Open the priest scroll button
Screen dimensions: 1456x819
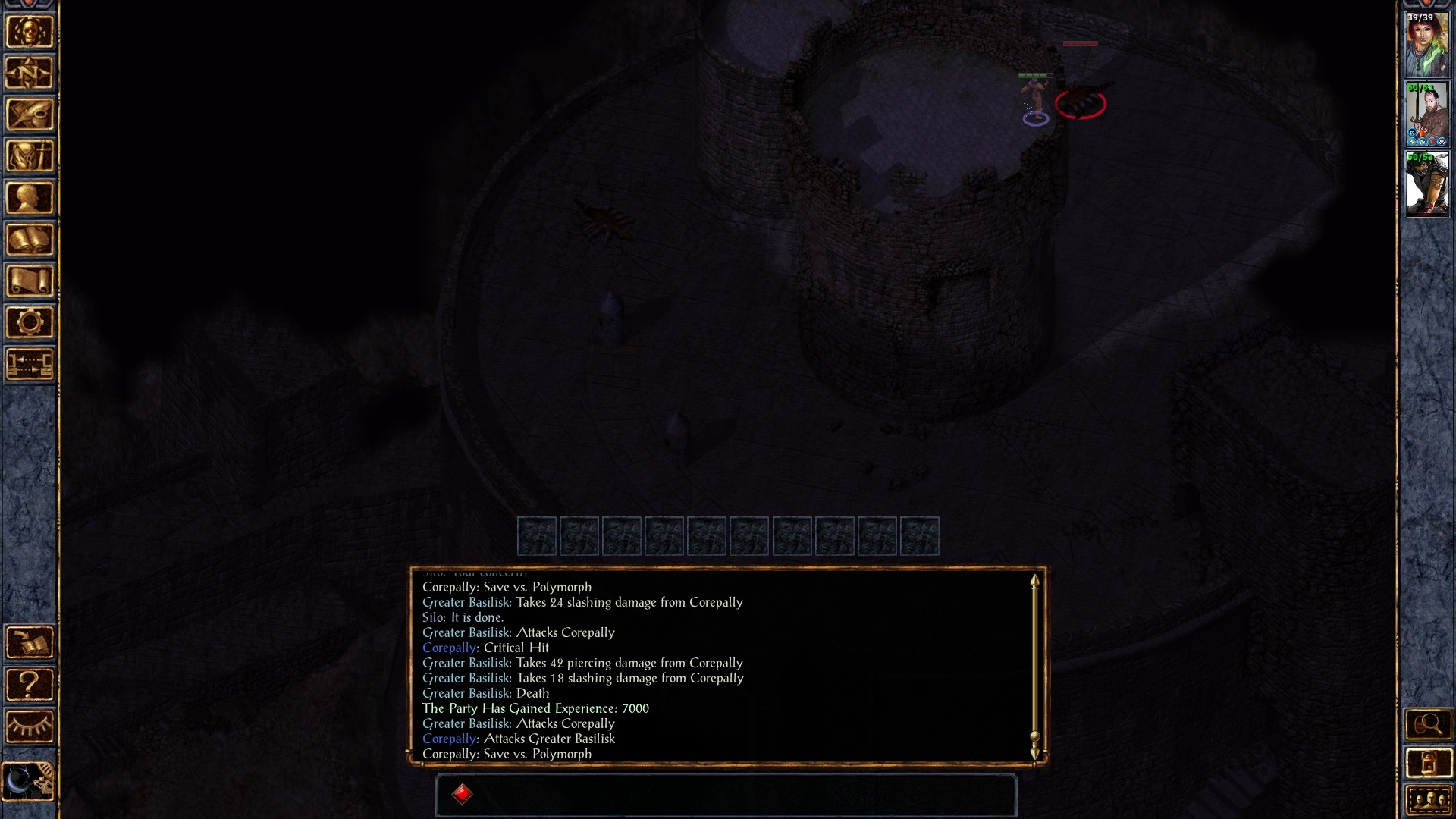pos(30,281)
